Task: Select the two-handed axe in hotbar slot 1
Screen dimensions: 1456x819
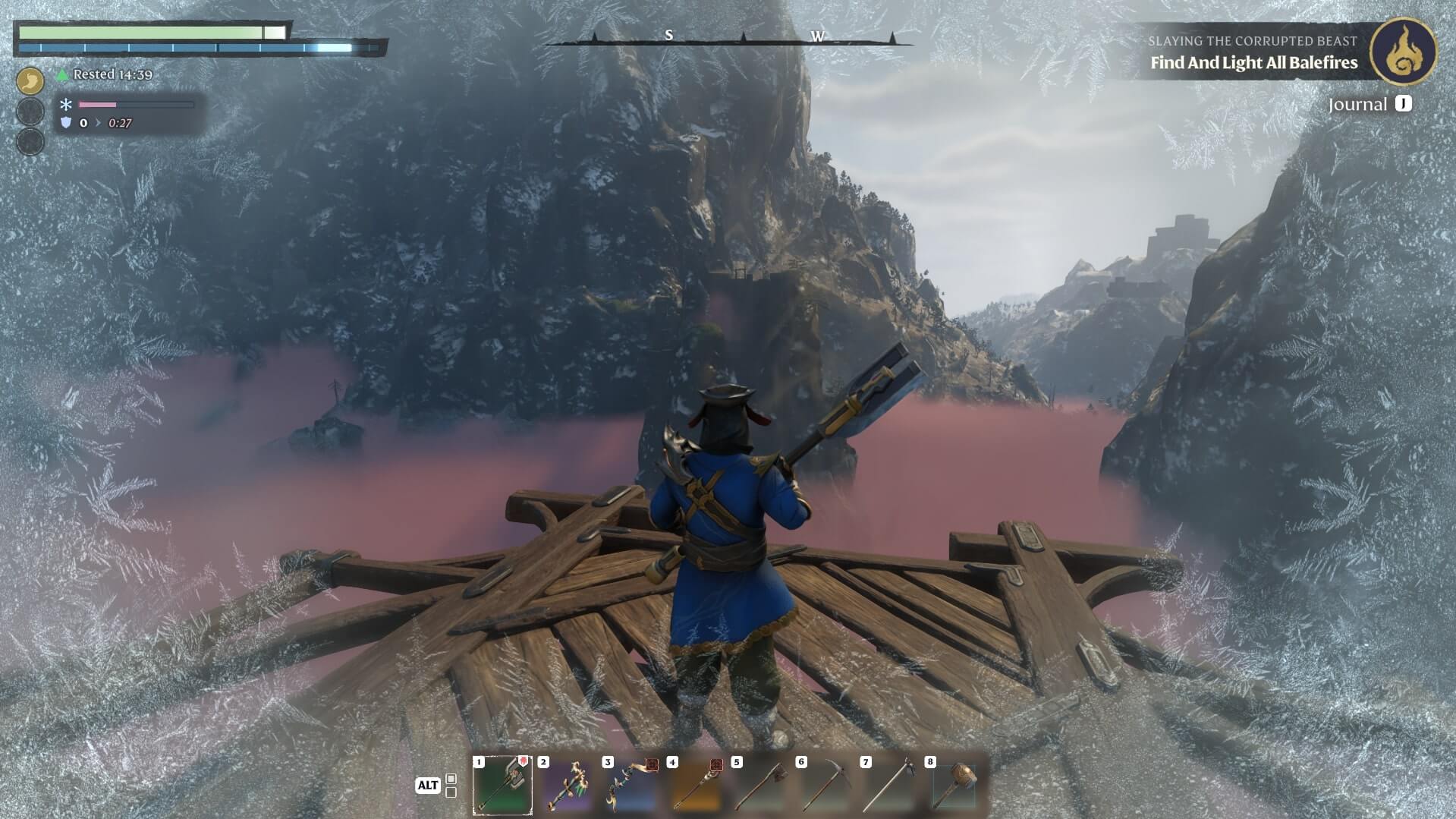Action: [x=502, y=785]
